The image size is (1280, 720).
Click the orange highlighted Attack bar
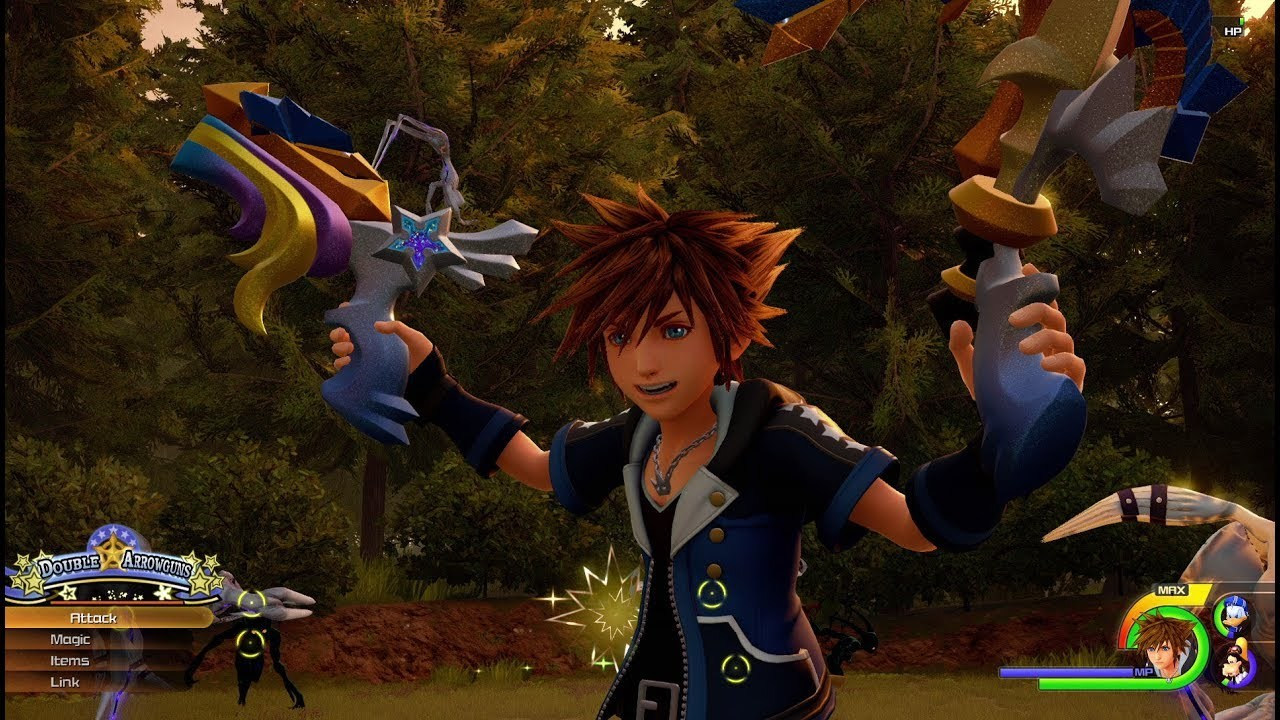click(x=160, y=617)
